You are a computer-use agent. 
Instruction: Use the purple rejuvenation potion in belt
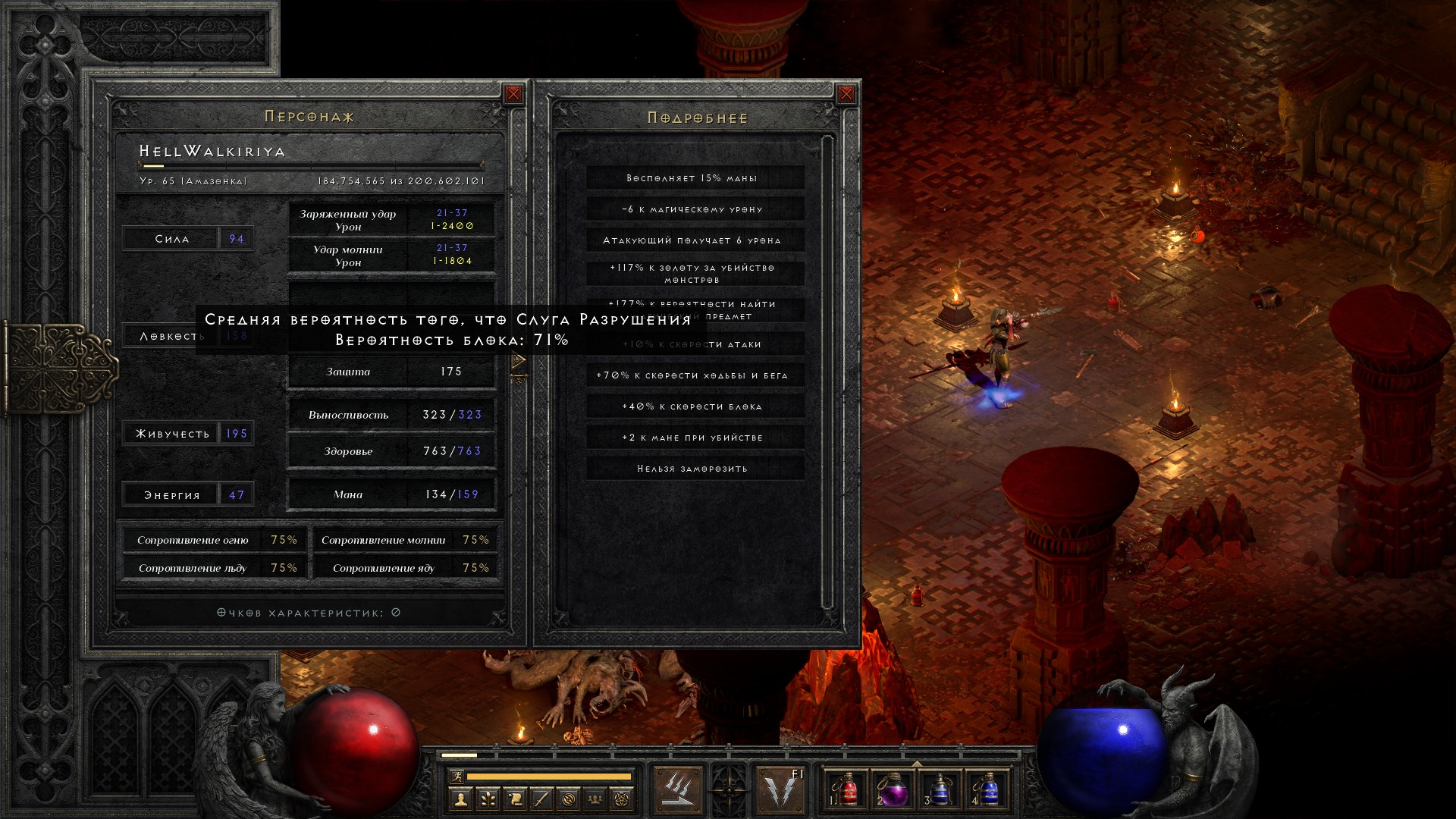[x=893, y=790]
